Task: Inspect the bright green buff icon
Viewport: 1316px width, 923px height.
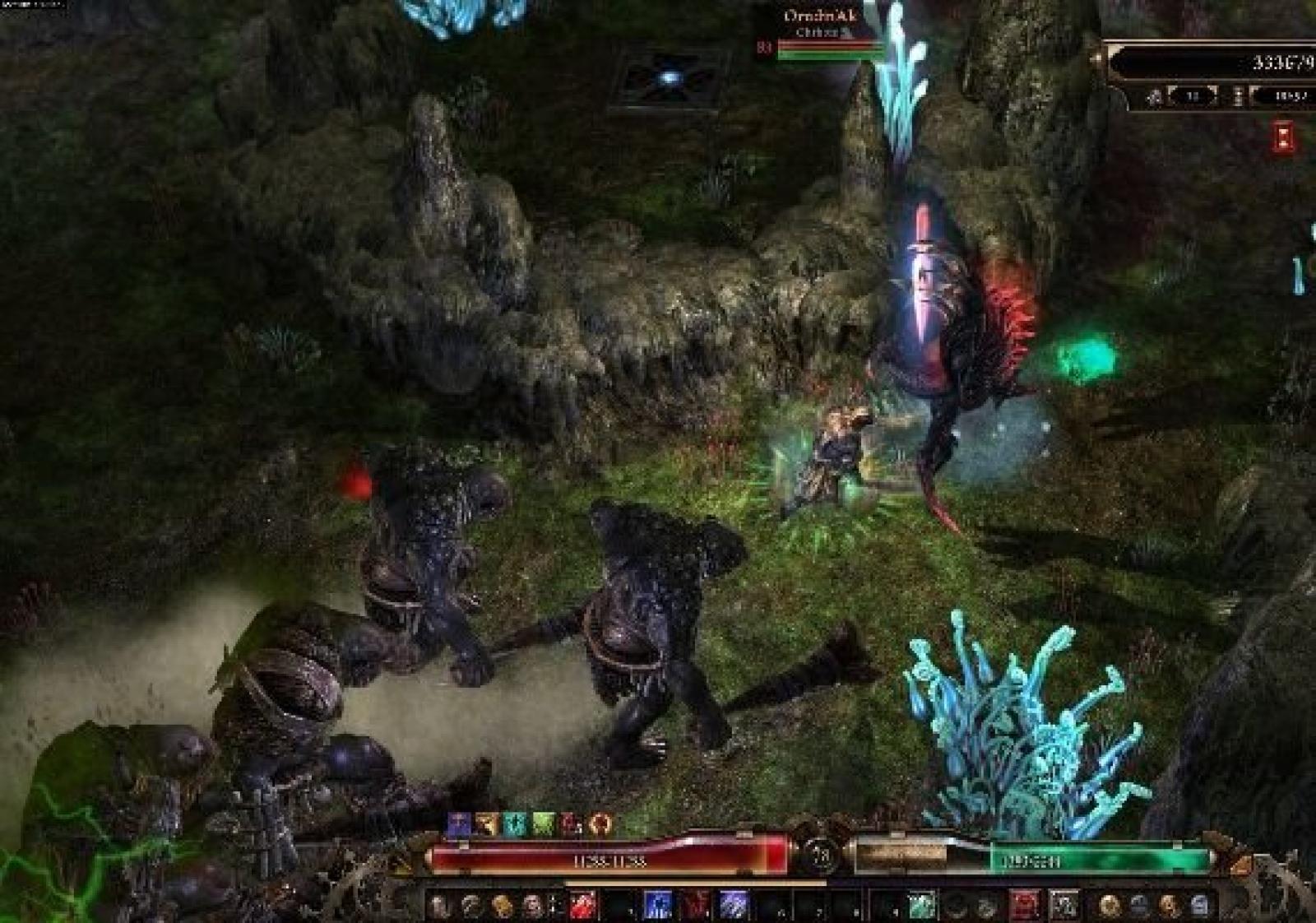Action: coord(544,823)
